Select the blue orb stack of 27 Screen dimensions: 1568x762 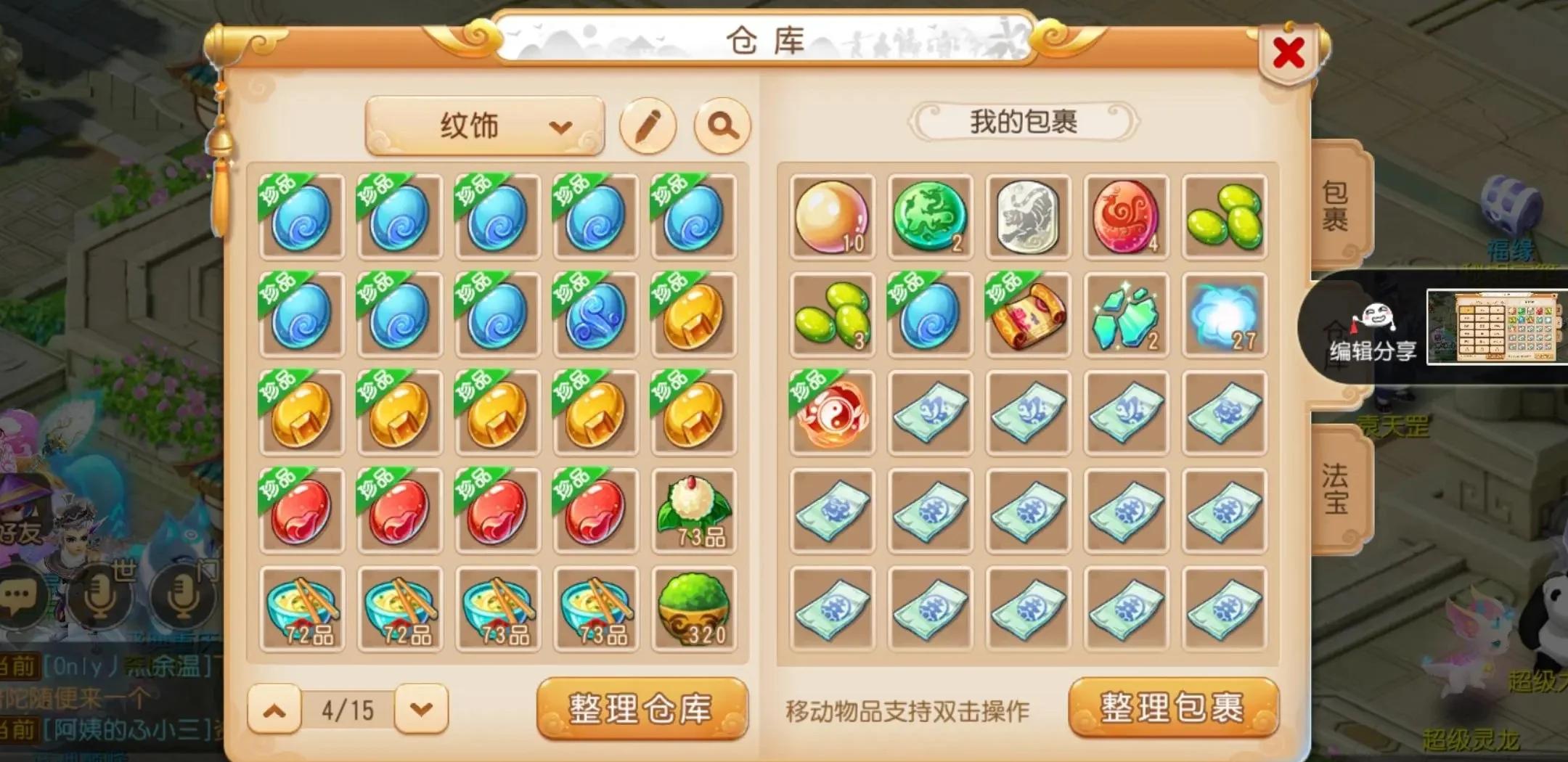pyautogui.click(x=1224, y=314)
